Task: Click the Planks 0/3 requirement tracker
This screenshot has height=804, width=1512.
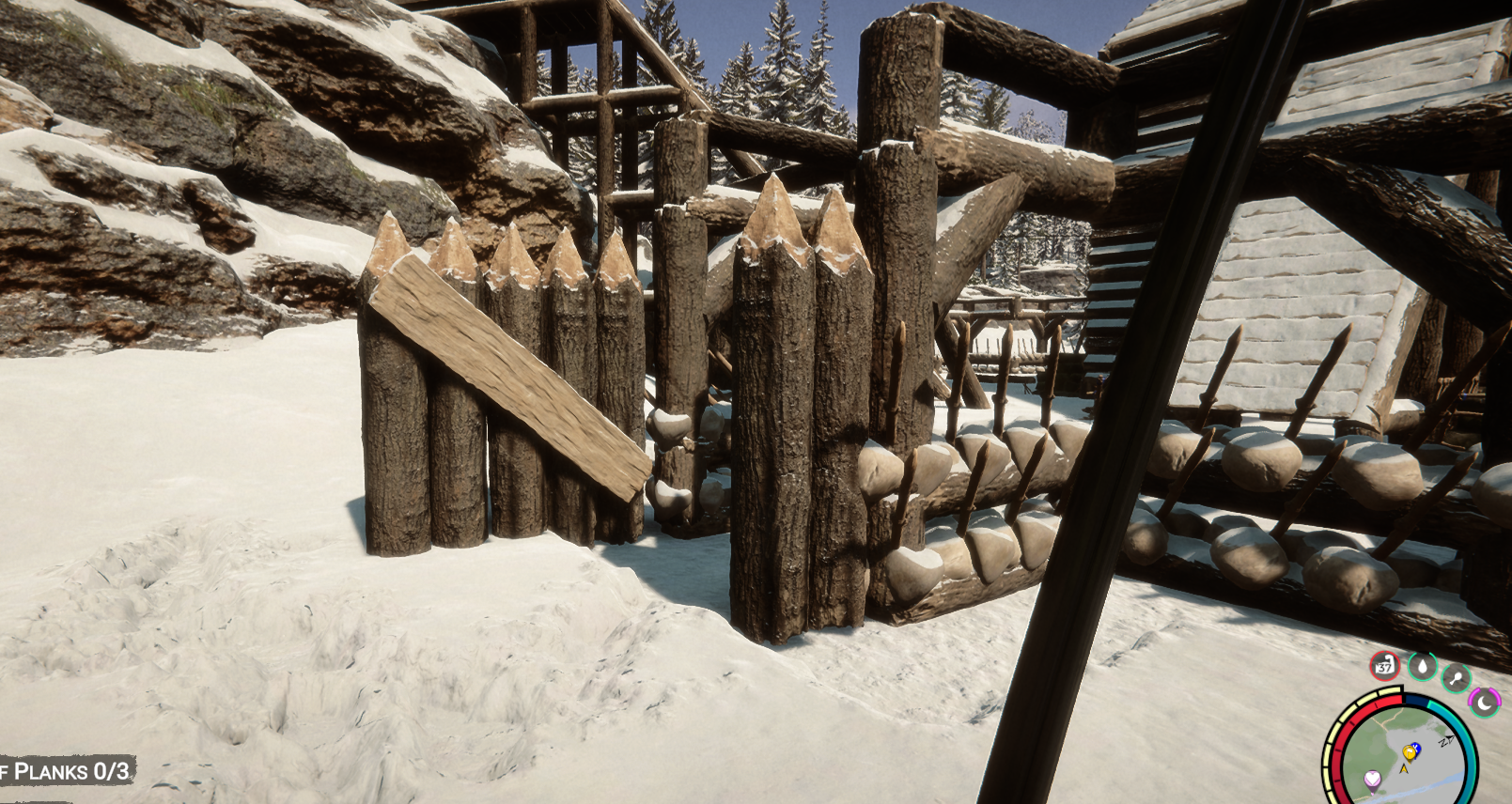Action: [x=68, y=772]
